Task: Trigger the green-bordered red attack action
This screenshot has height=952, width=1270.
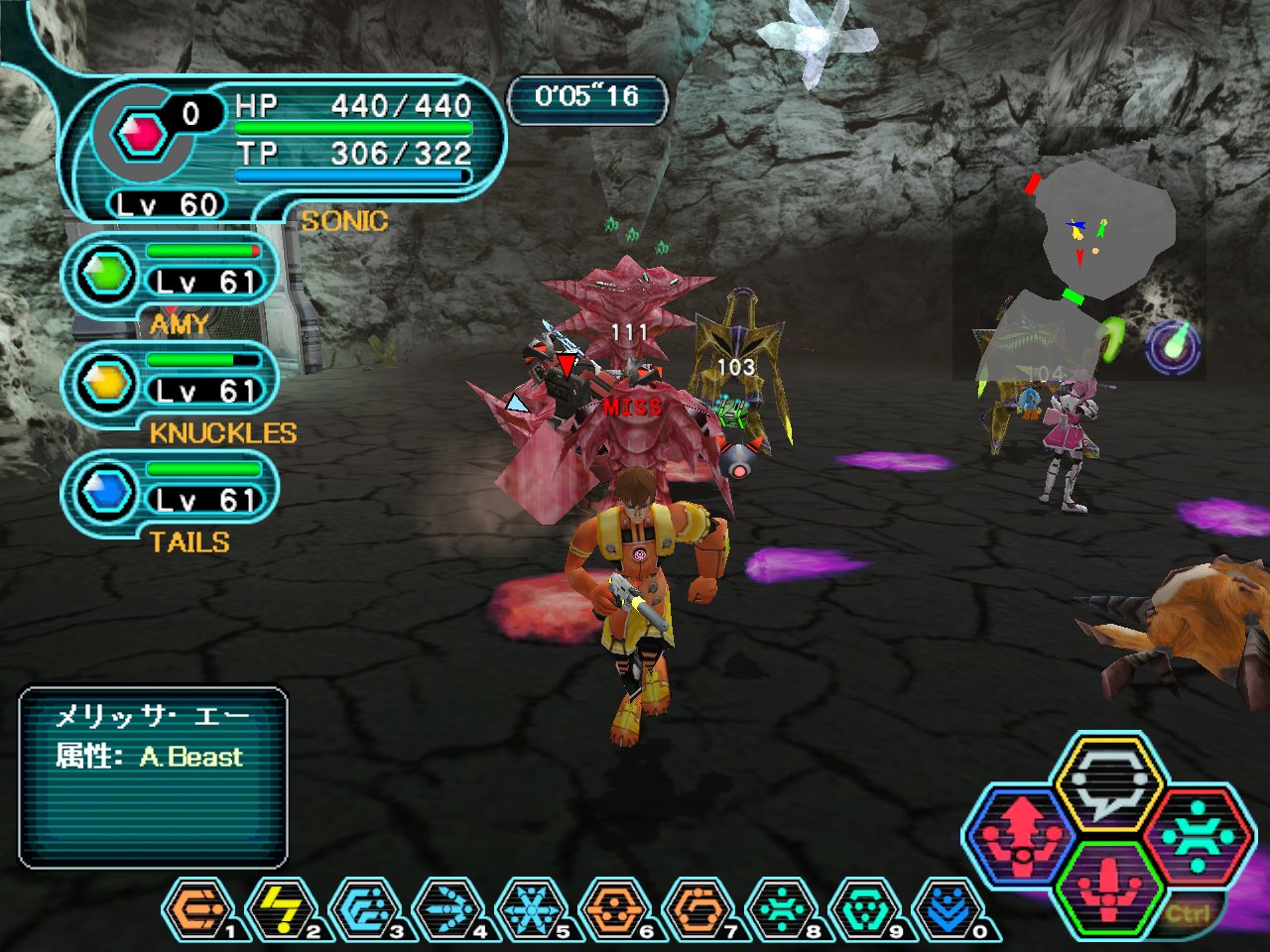Action: point(1108,887)
